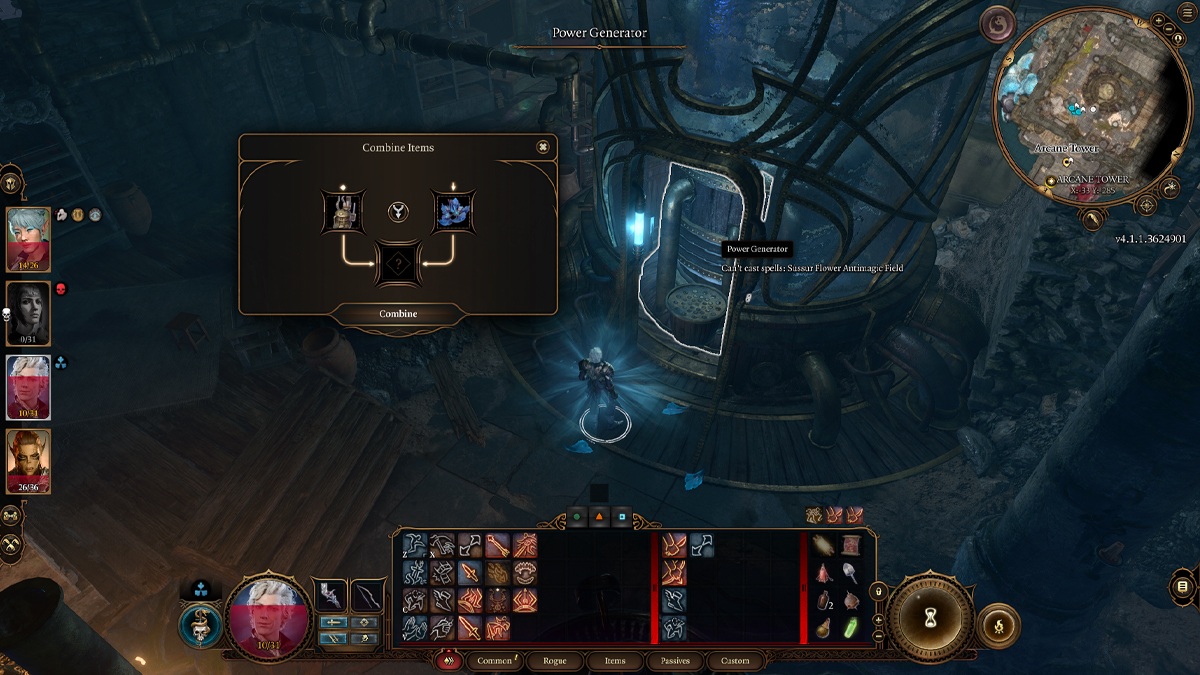1200x675 pixels.
Task: Select the machine item ingredient slot
Action: click(345, 211)
